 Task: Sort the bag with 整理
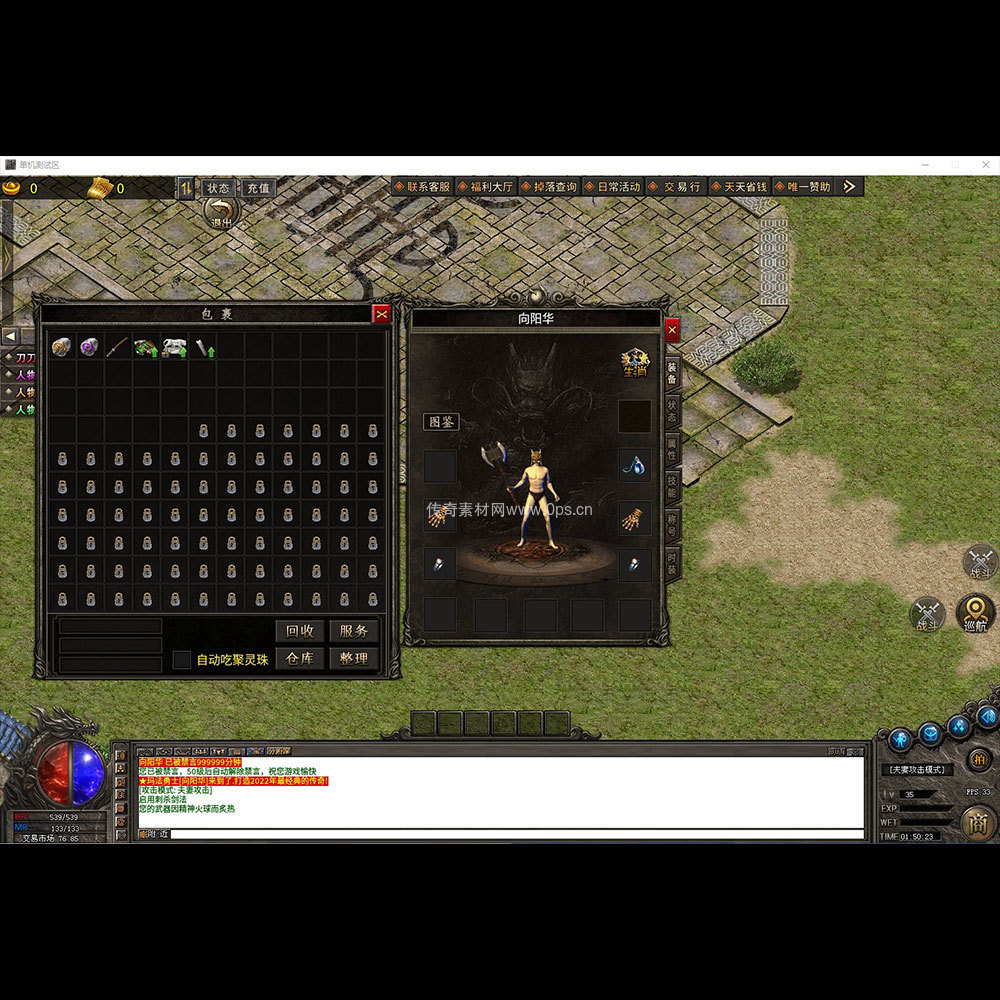(x=353, y=659)
